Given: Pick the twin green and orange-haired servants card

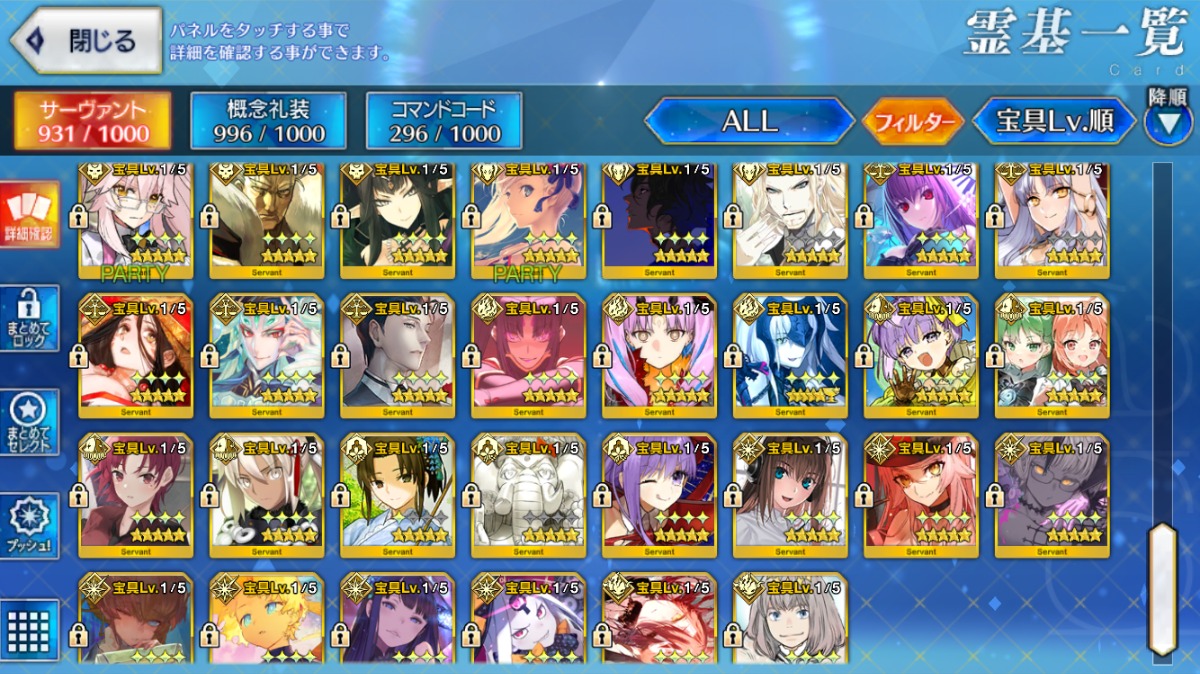Looking at the screenshot, I should pyautogui.click(x=1052, y=355).
